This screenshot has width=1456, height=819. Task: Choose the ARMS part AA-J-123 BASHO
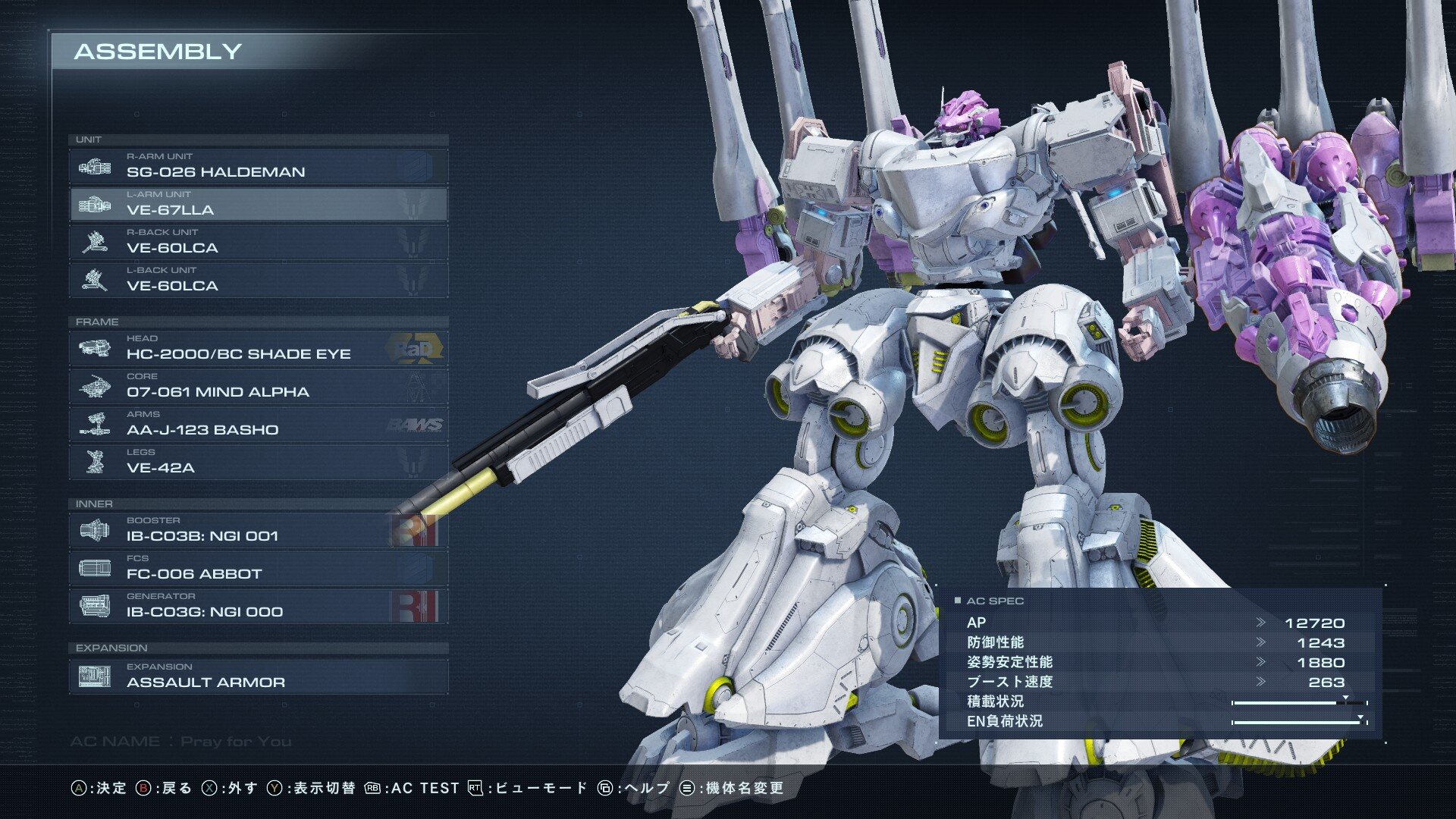pos(258,425)
